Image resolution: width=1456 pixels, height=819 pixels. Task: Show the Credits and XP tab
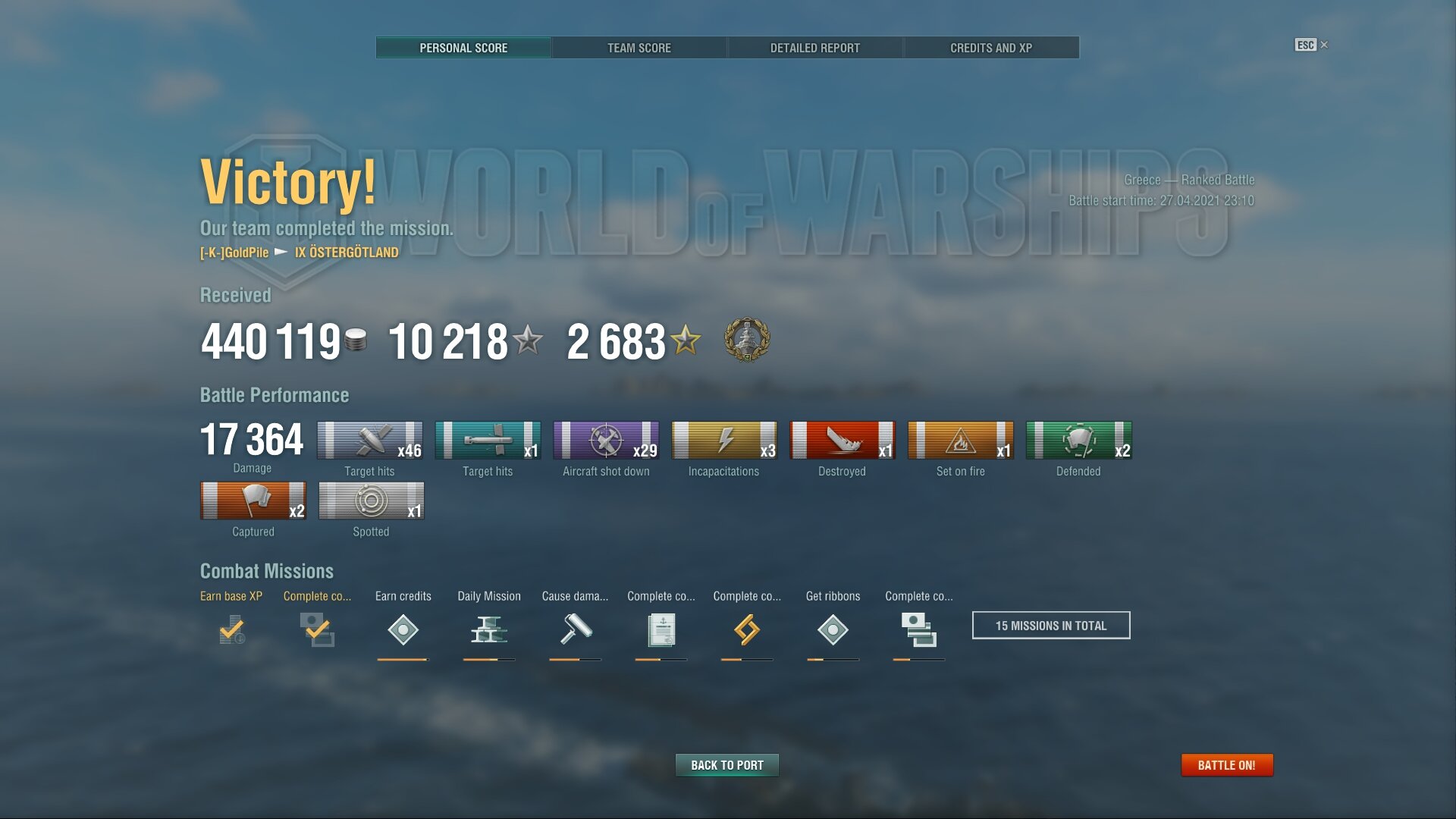990,48
